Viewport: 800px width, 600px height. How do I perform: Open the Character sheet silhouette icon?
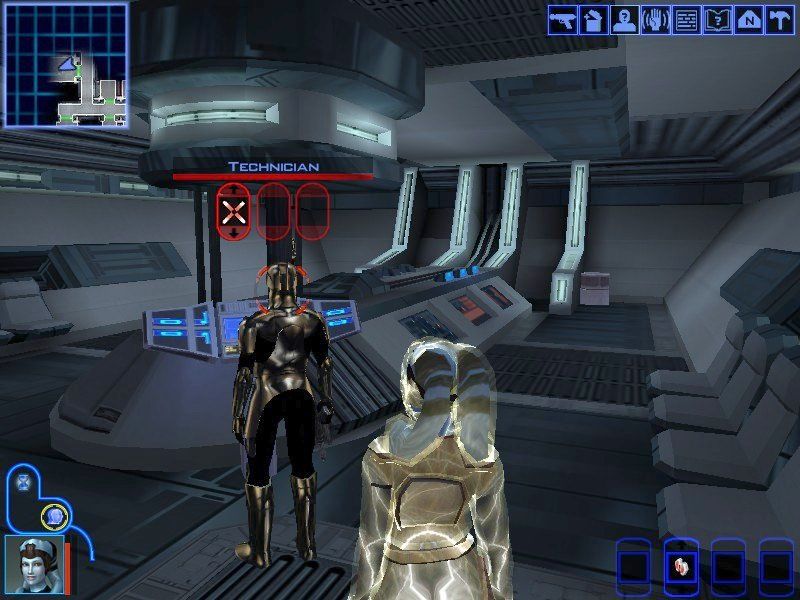pyautogui.click(x=624, y=19)
